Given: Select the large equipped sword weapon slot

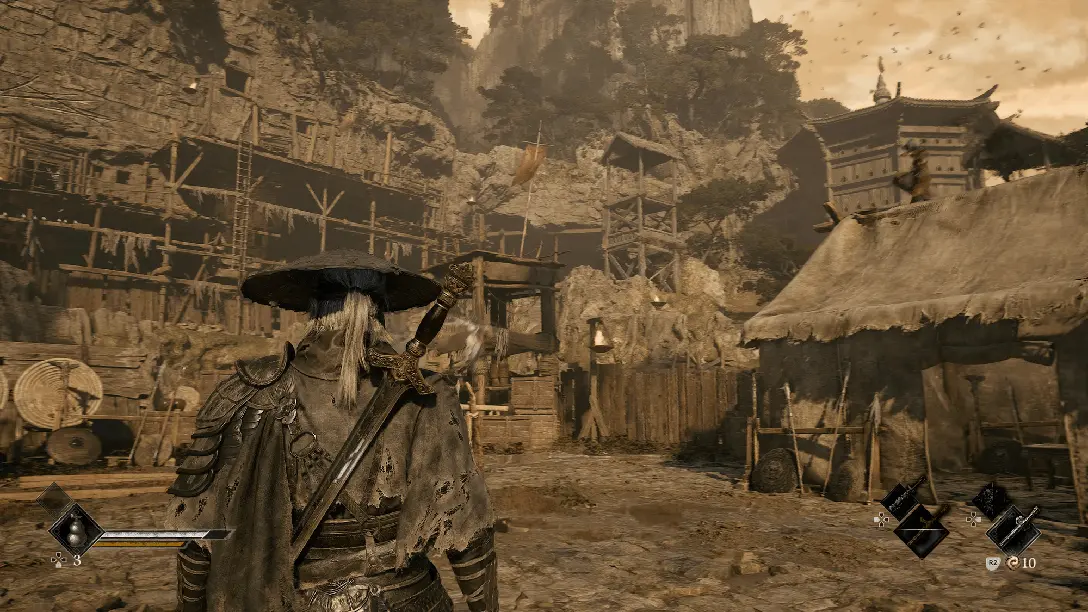Looking at the screenshot, I should tap(921, 531).
